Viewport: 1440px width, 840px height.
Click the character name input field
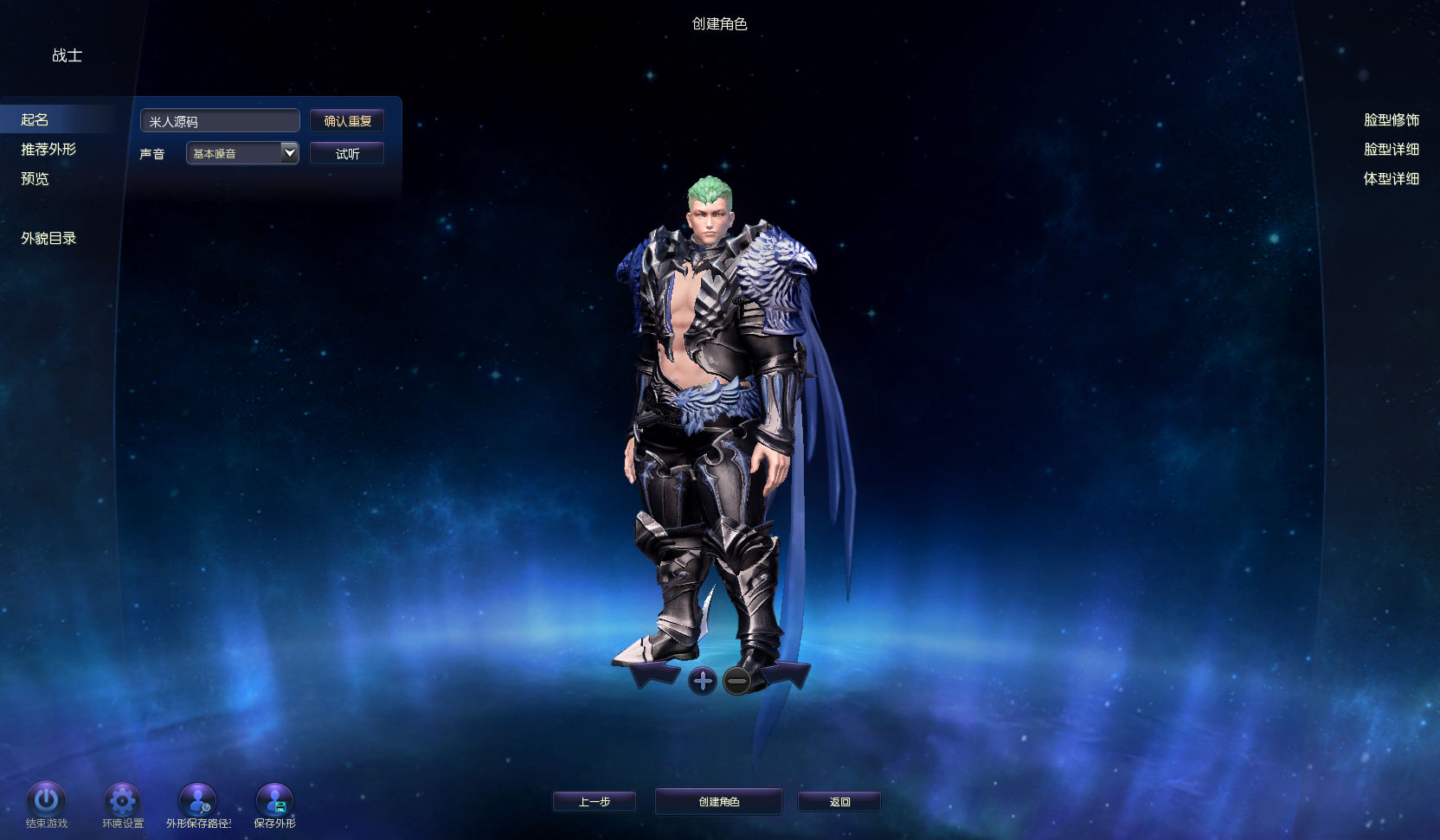220,121
